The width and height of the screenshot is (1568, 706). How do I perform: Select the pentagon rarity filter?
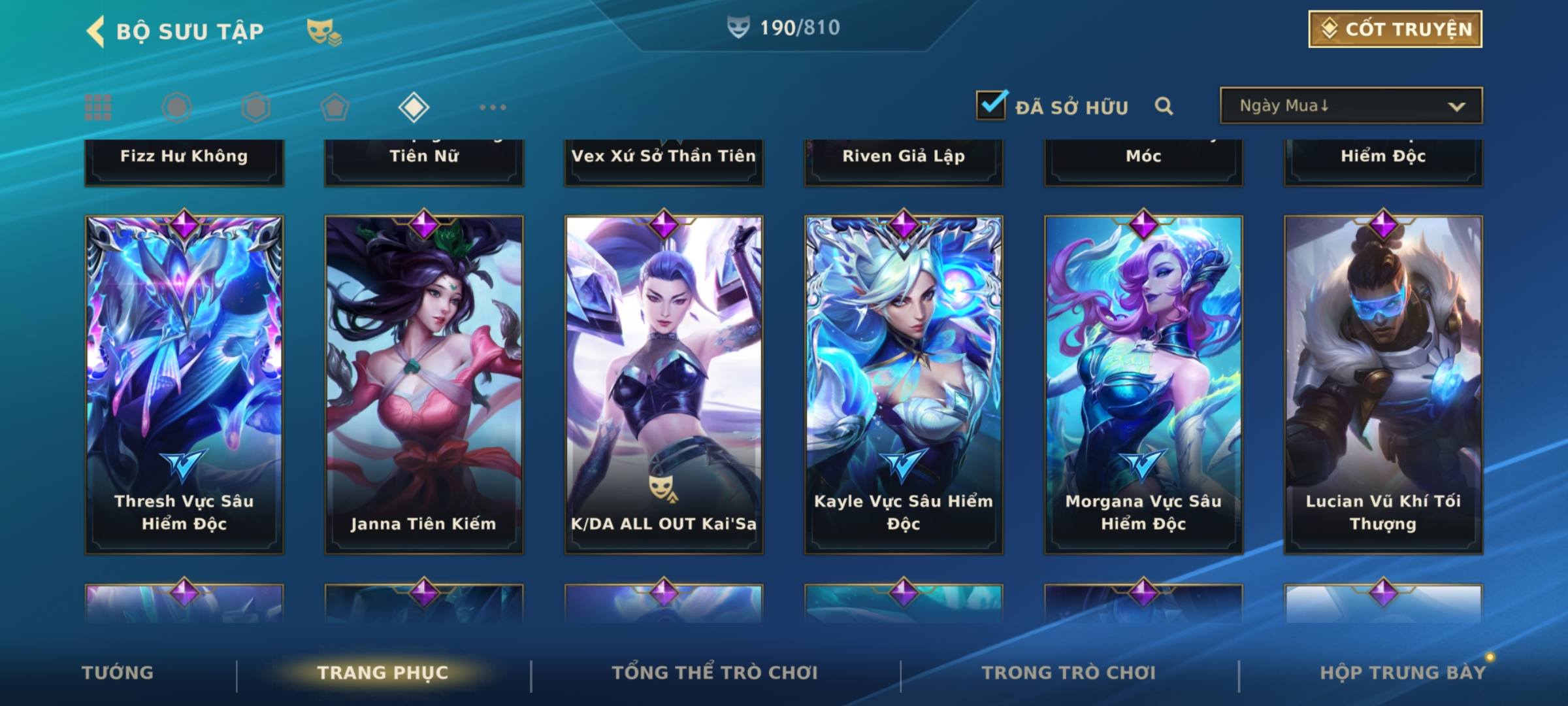click(335, 107)
